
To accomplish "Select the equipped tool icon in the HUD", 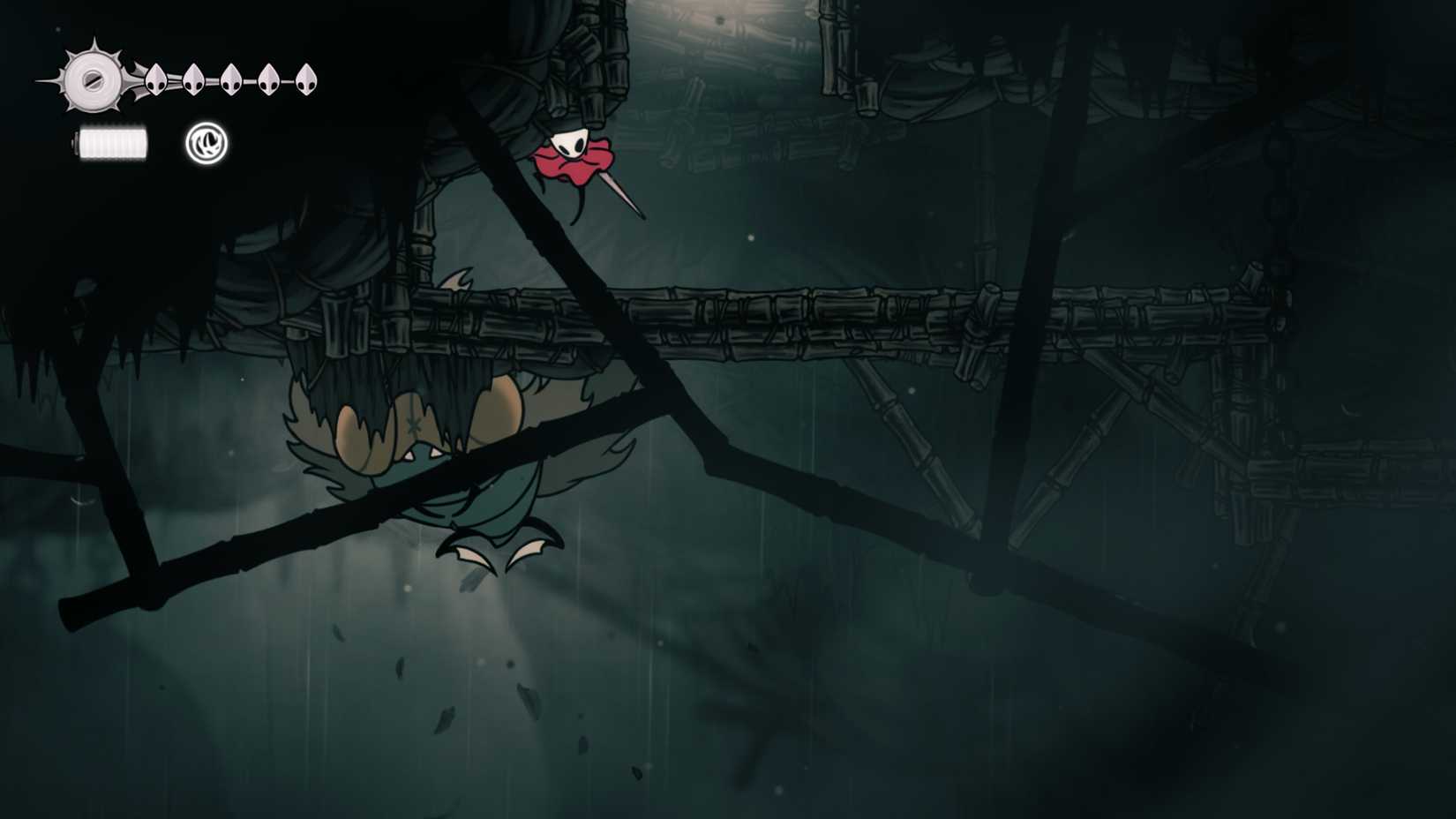I will pyautogui.click(x=205, y=141).
